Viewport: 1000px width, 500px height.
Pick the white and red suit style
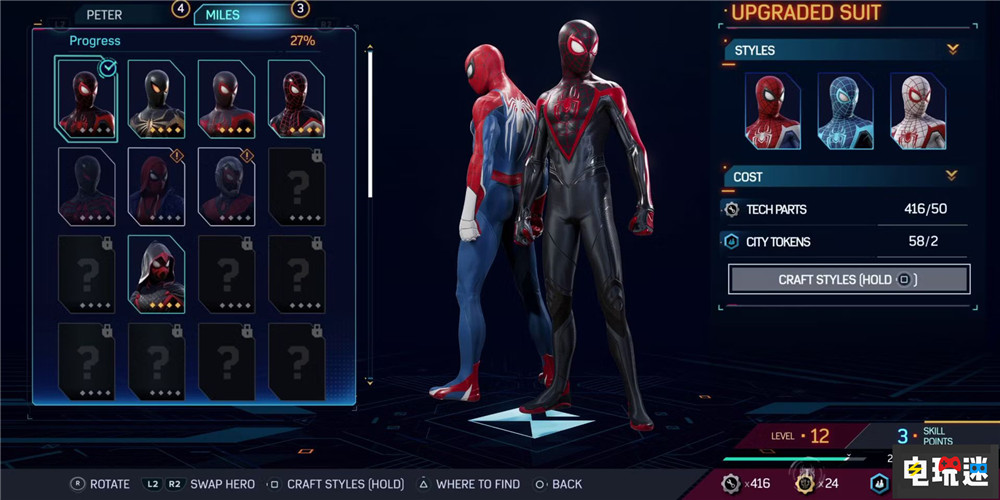pyautogui.click(x=918, y=111)
